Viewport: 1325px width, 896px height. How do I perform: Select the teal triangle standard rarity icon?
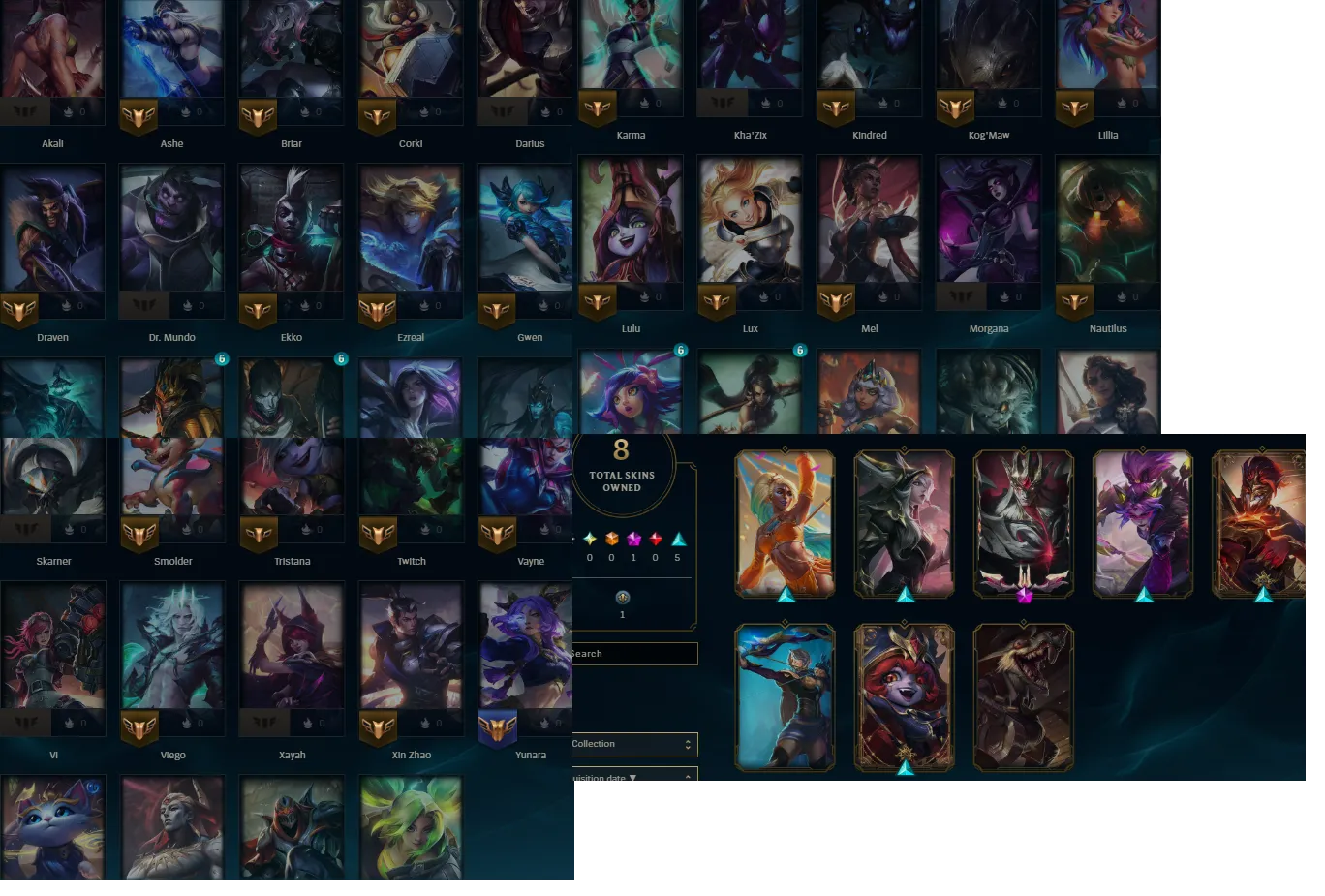[x=679, y=539]
